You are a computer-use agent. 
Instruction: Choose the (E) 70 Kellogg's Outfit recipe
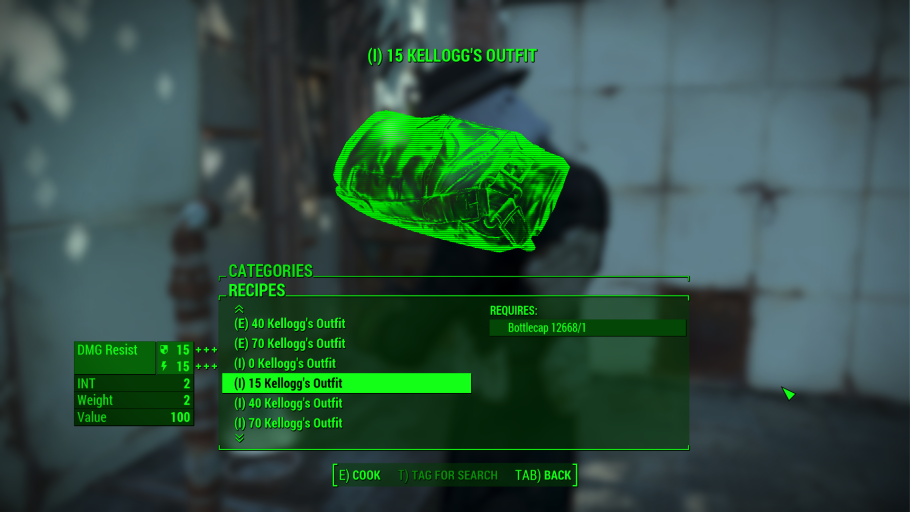(289, 344)
